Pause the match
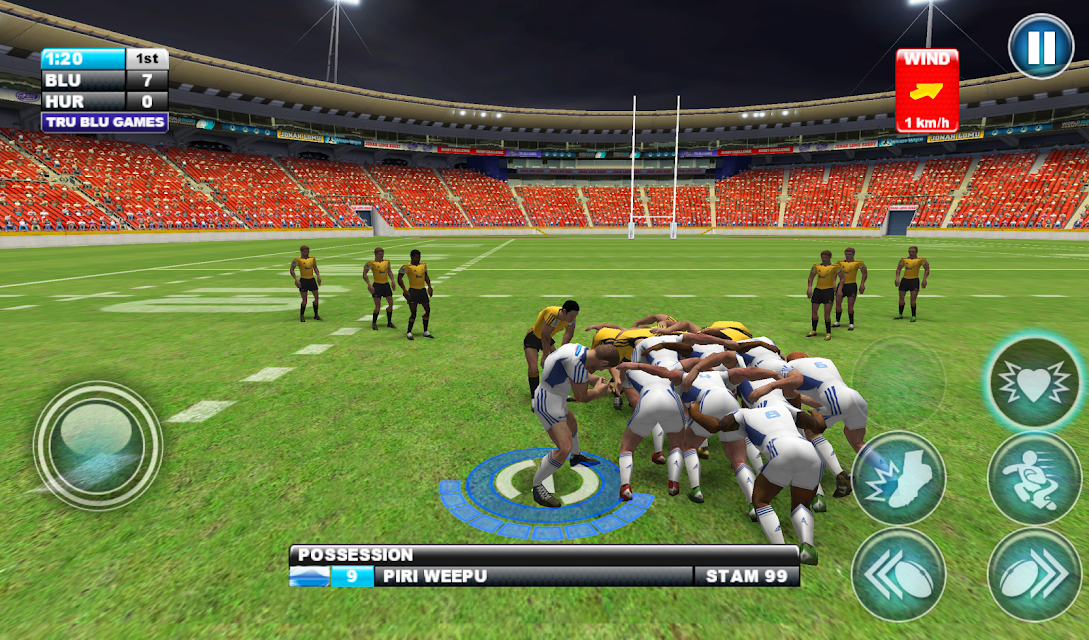The height and width of the screenshot is (640, 1089). (x=1041, y=47)
